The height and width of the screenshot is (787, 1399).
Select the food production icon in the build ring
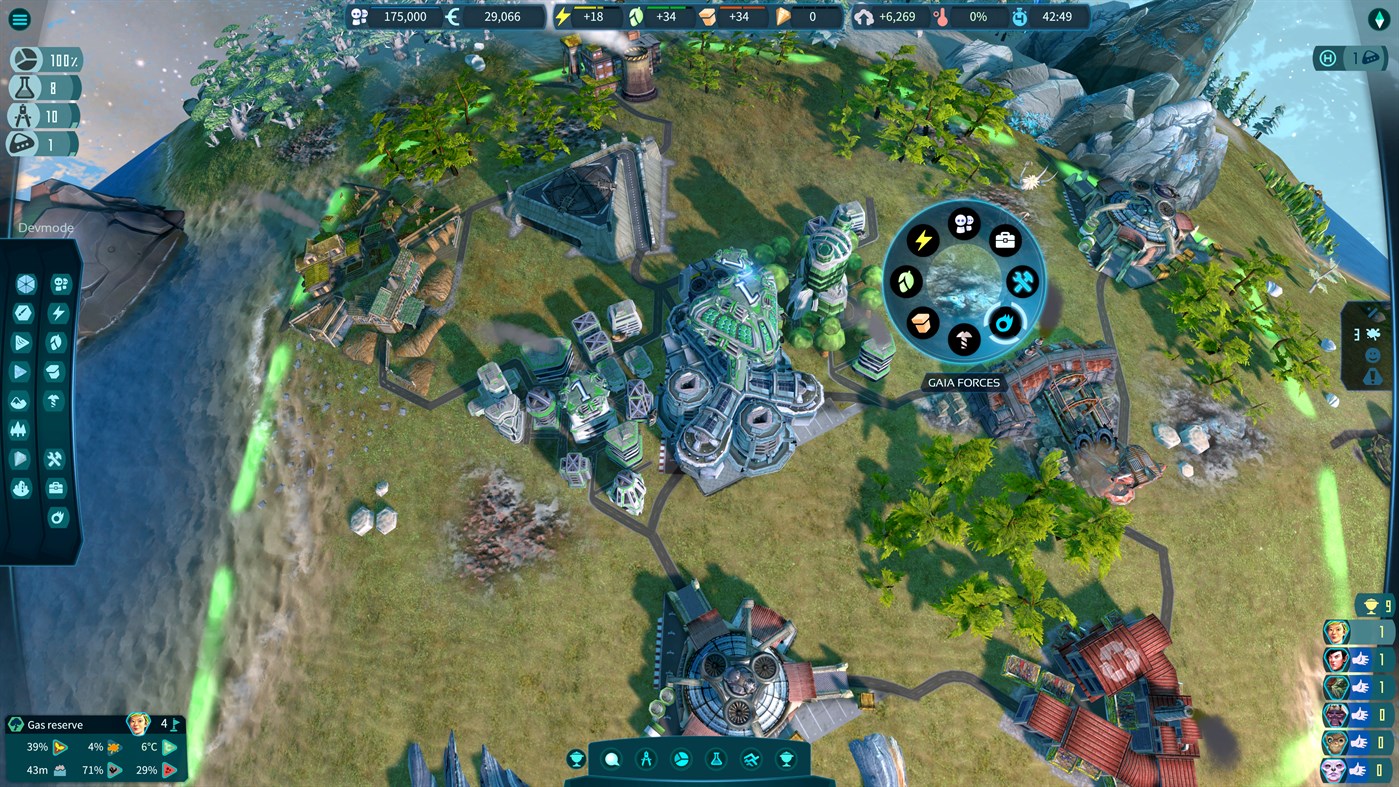pyautogui.click(x=905, y=282)
